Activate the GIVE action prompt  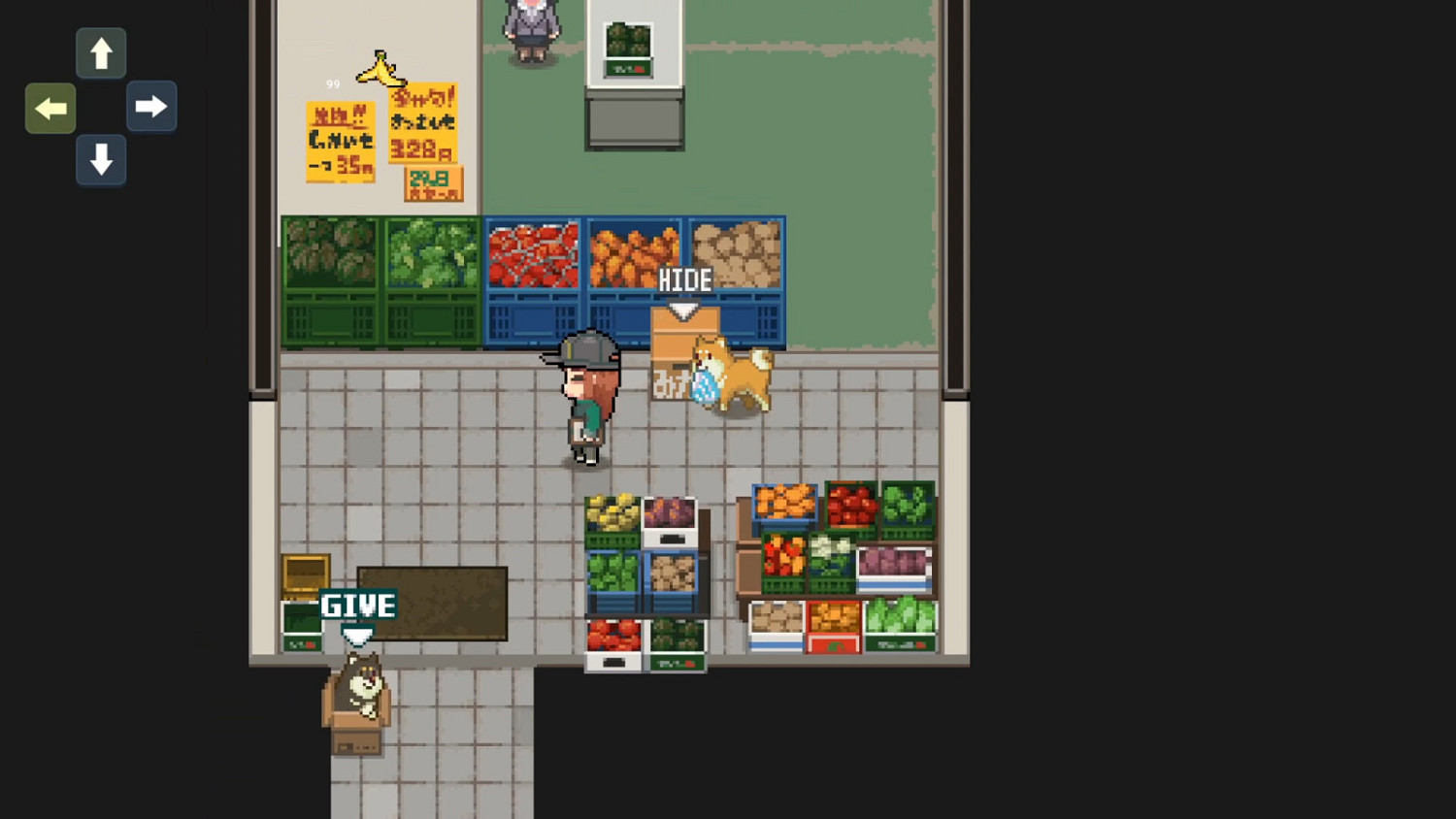point(357,605)
